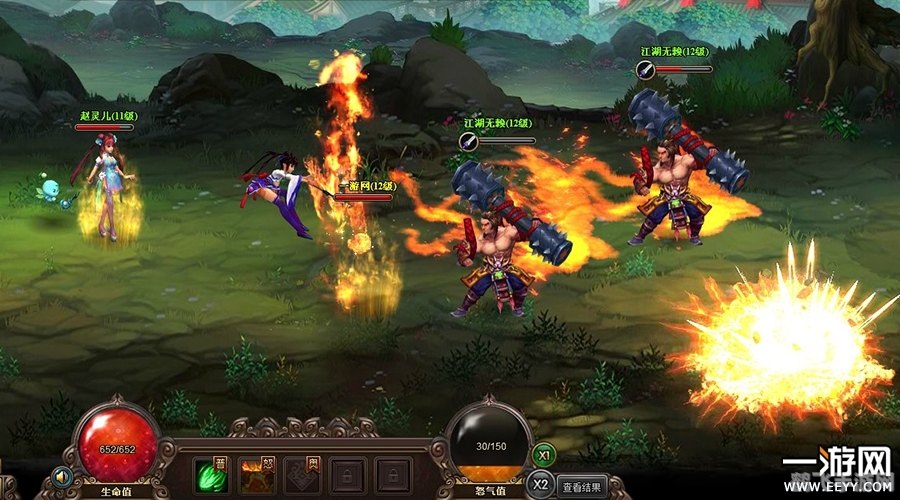
Task: Click the 查看结果 view result button
Action: pos(582,489)
